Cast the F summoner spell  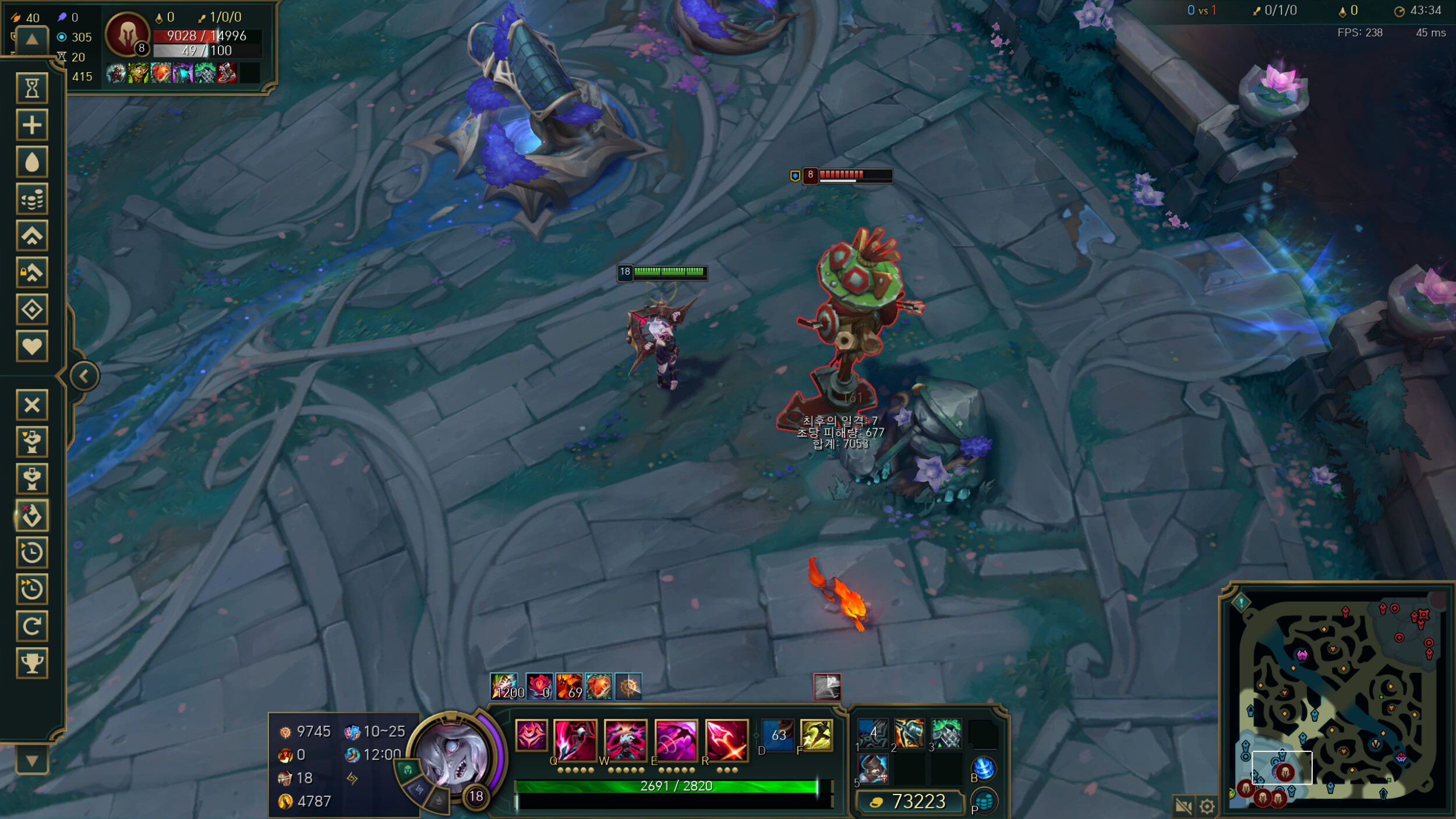(817, 735)
